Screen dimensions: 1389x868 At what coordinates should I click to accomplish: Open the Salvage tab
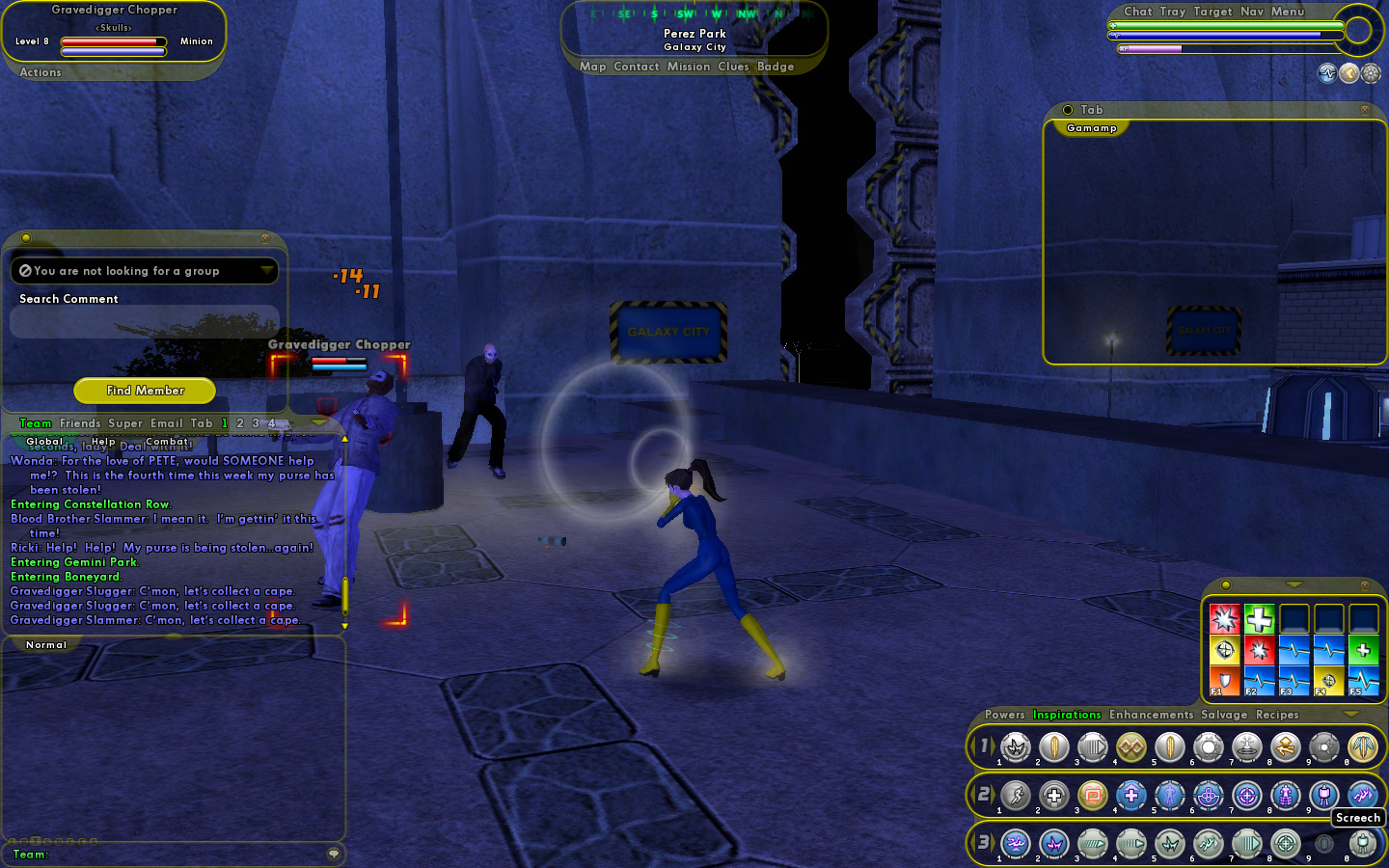1224,715
